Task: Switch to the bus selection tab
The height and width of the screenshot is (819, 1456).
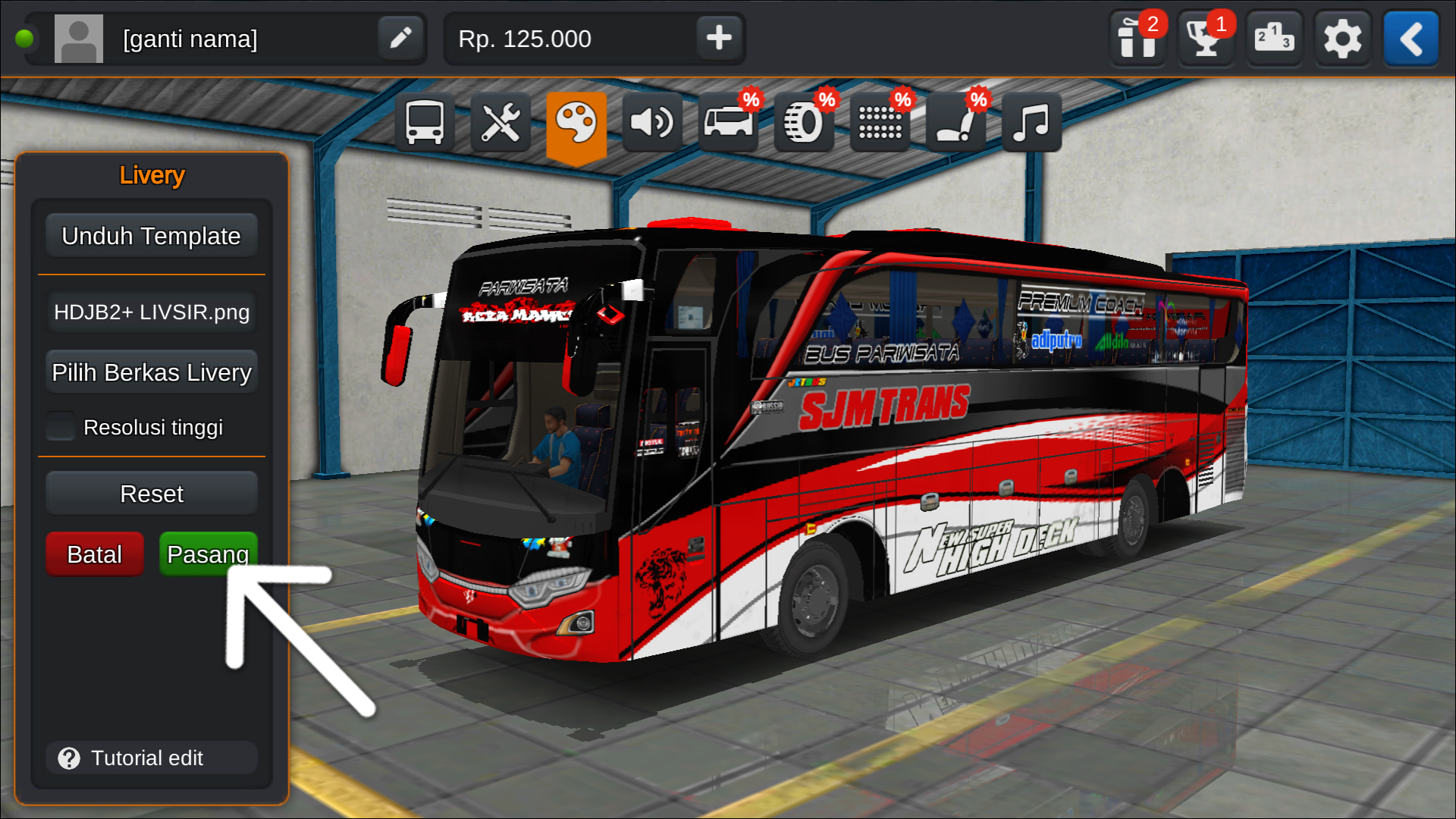Action: (x=425, y=121)
